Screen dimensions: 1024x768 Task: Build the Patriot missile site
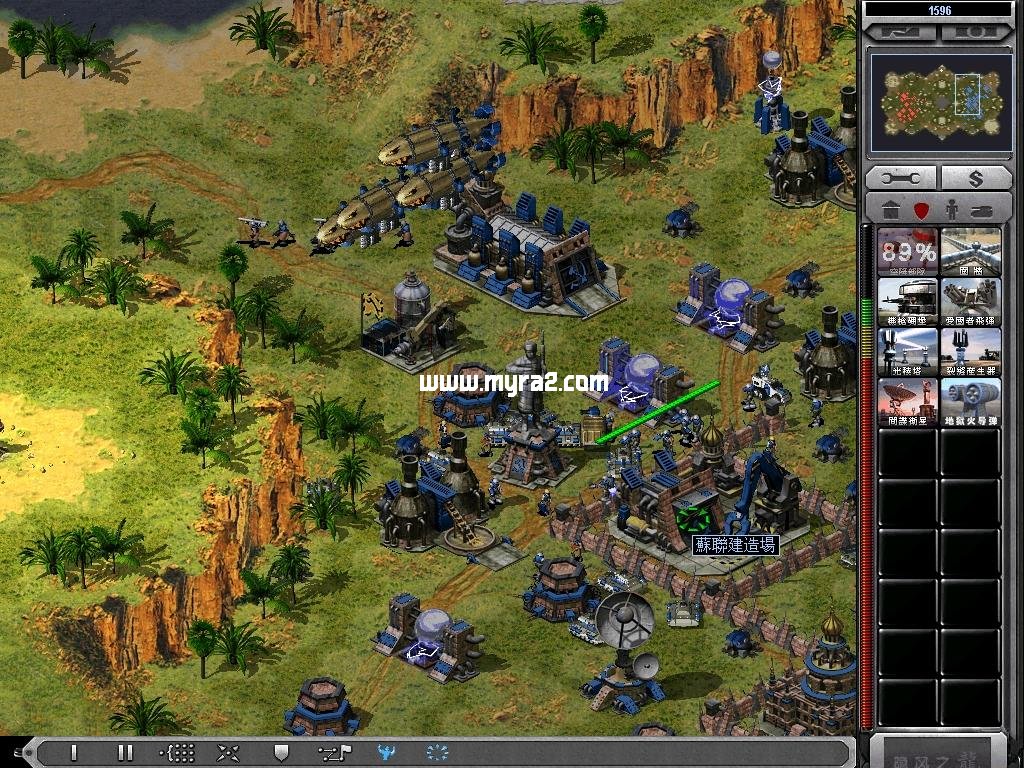[x=970, y=301]
